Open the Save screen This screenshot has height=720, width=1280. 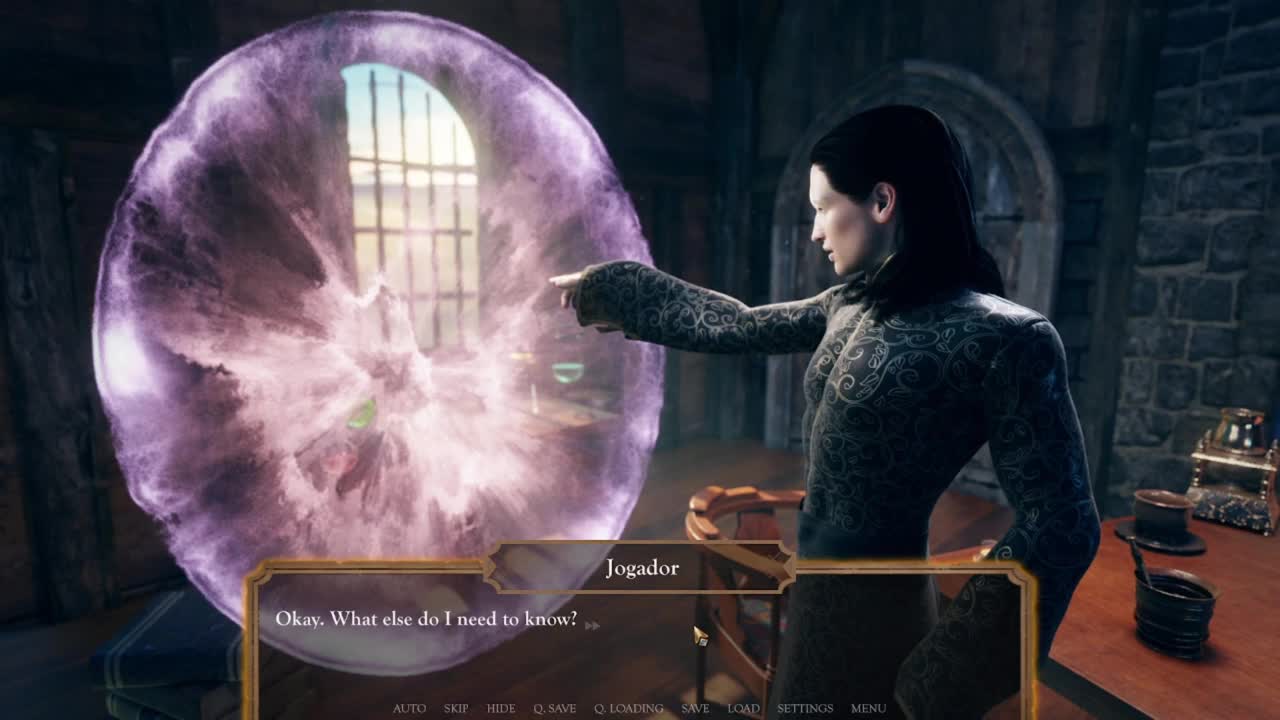pyautogui.click(x=695, y=708)
